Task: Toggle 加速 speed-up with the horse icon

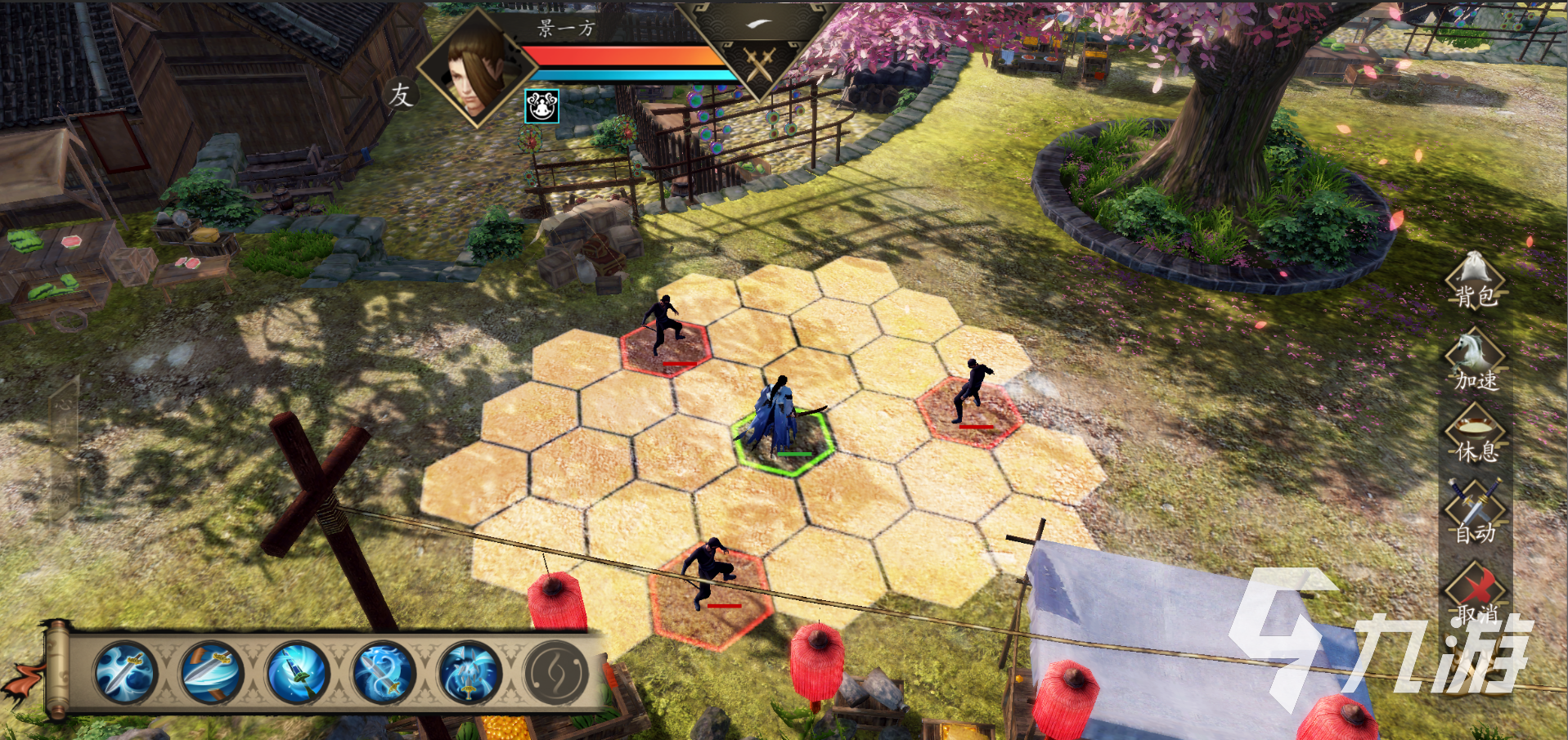Action: [x=1475, y=359]
